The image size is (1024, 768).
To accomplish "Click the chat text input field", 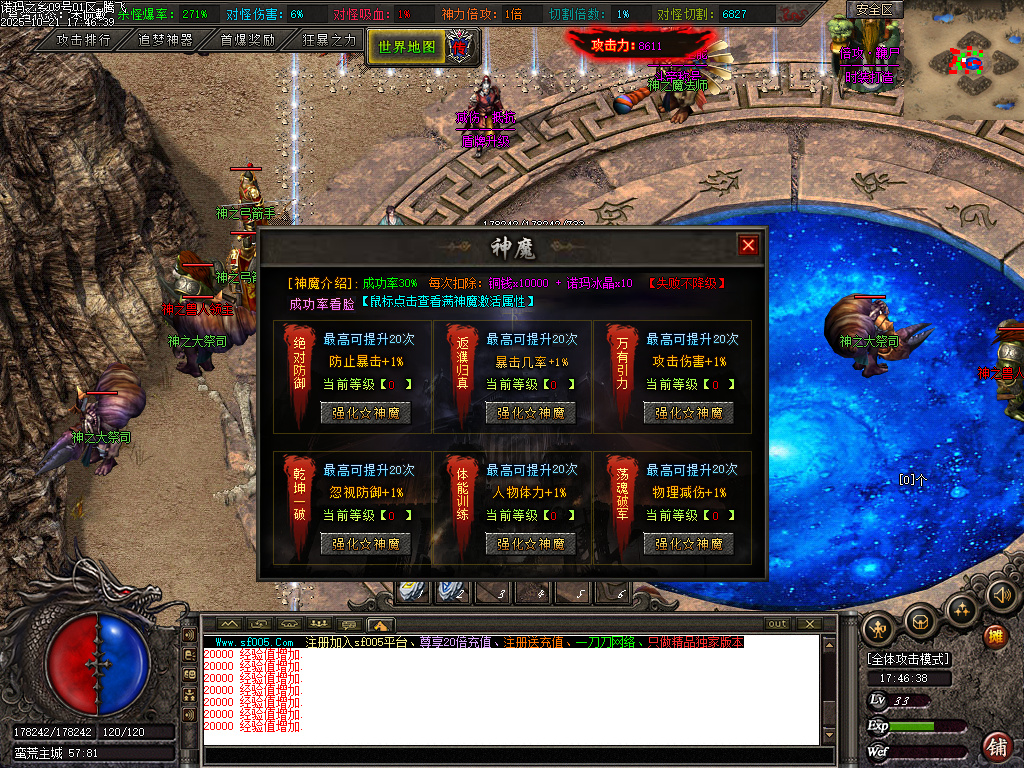I will click(x=510, y=755).
